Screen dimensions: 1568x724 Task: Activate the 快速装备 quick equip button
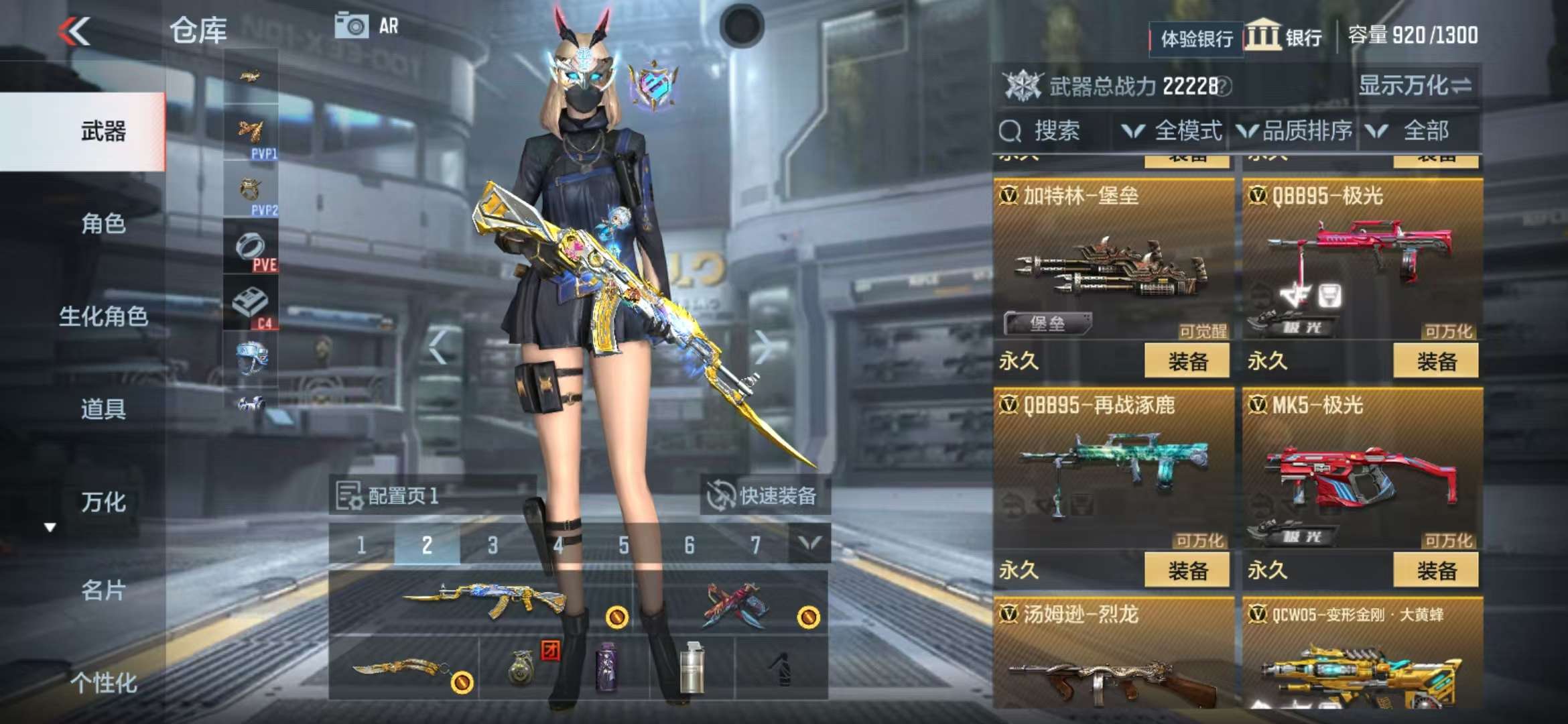click(765, 496)
